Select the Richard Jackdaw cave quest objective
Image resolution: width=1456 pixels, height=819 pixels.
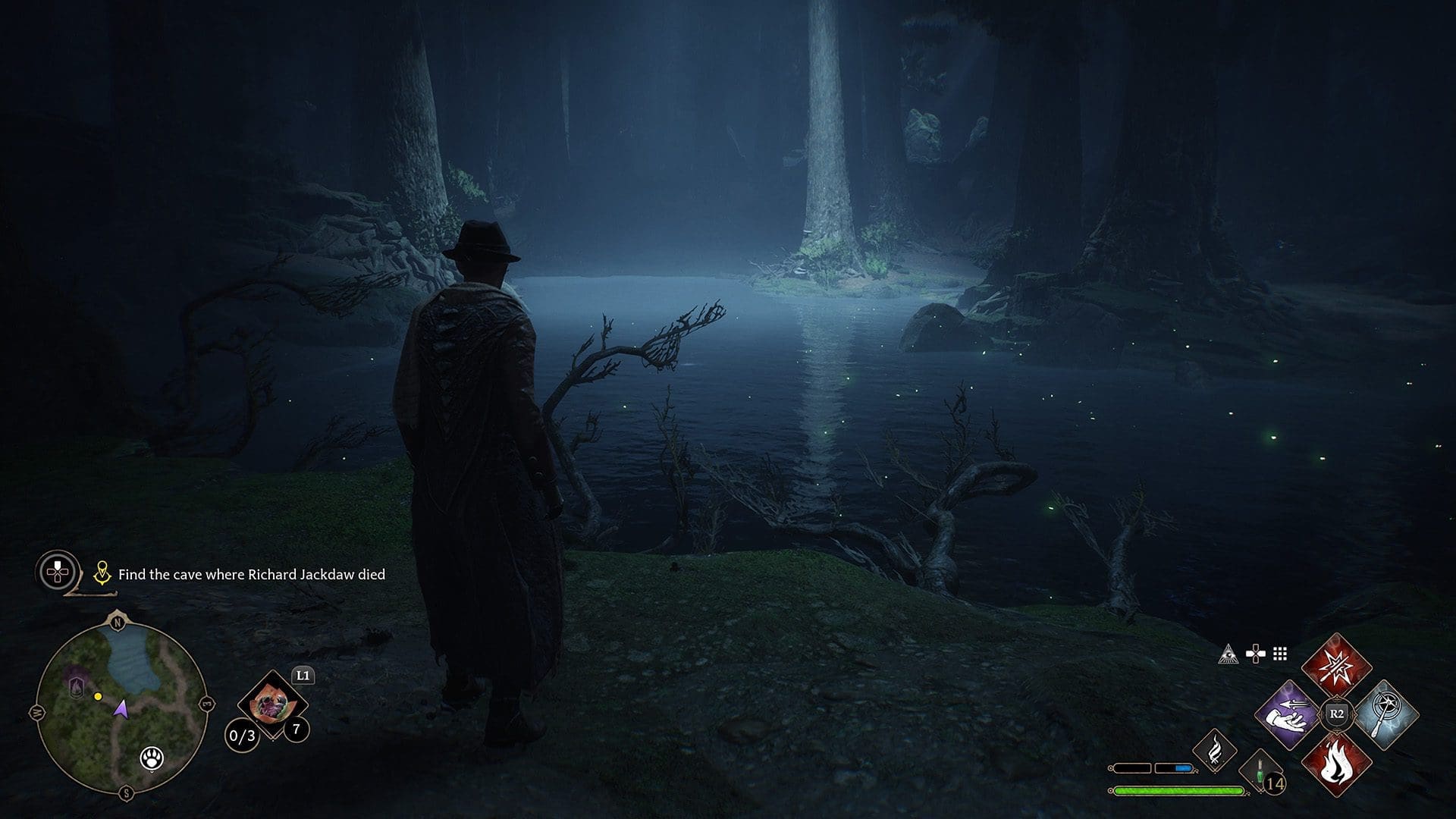(x=251, y=575)
